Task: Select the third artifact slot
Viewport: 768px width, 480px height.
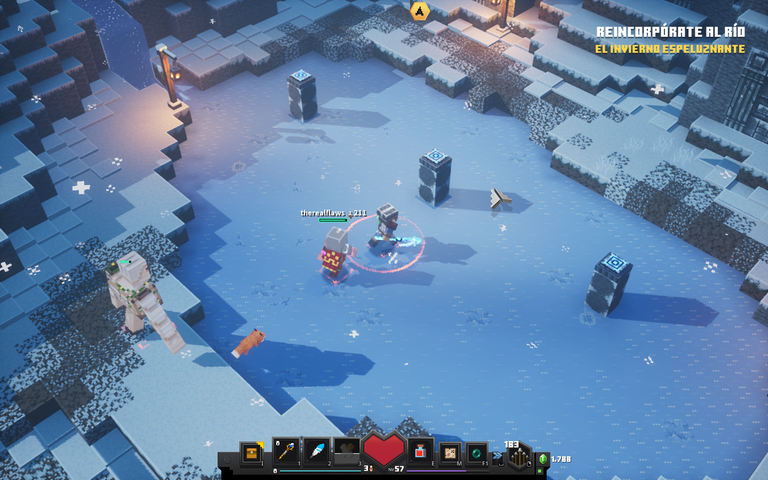Action: pyautogui.click(x=347, y=453)
